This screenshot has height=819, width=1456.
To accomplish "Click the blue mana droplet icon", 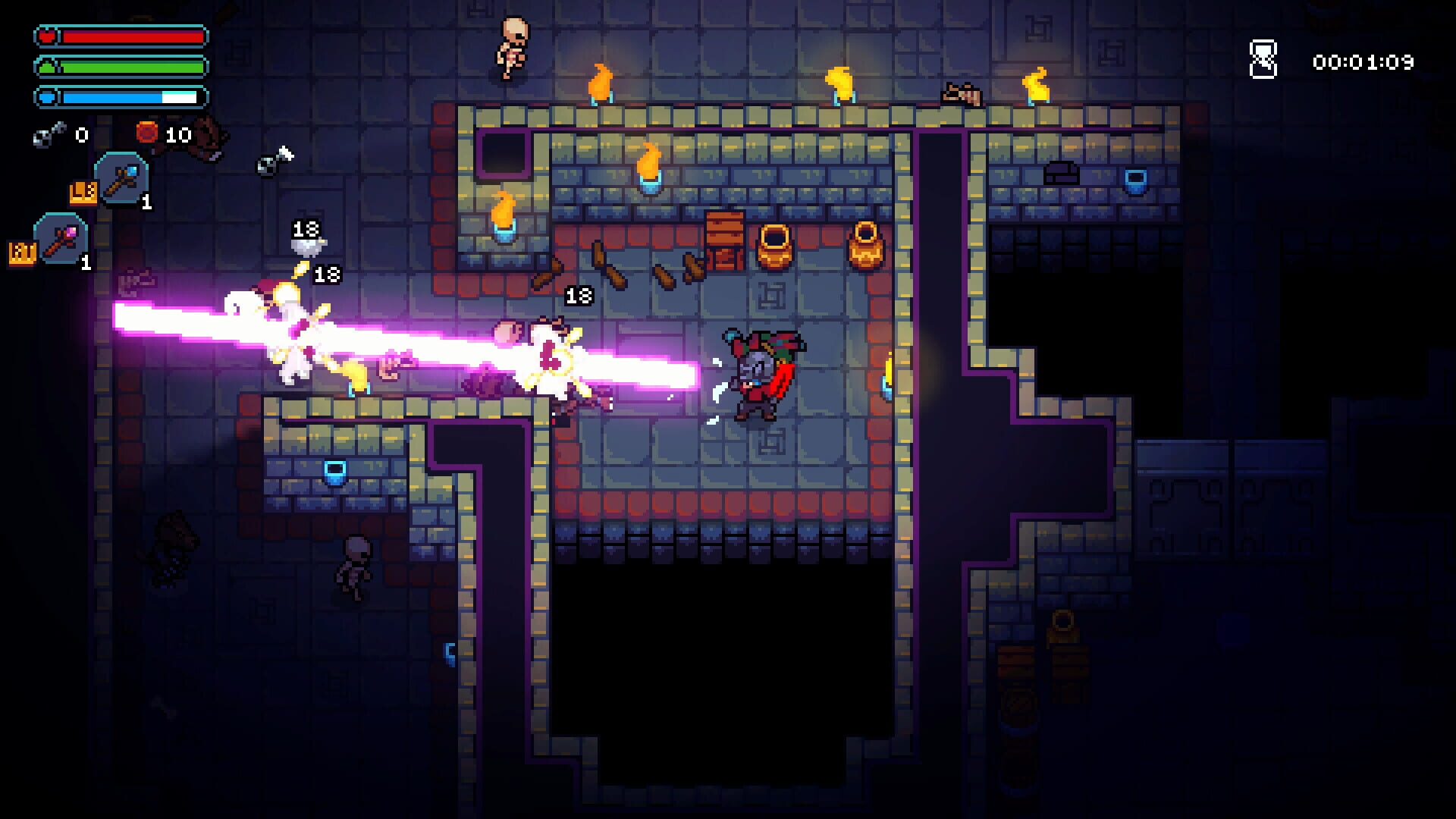I will [46, 96].
